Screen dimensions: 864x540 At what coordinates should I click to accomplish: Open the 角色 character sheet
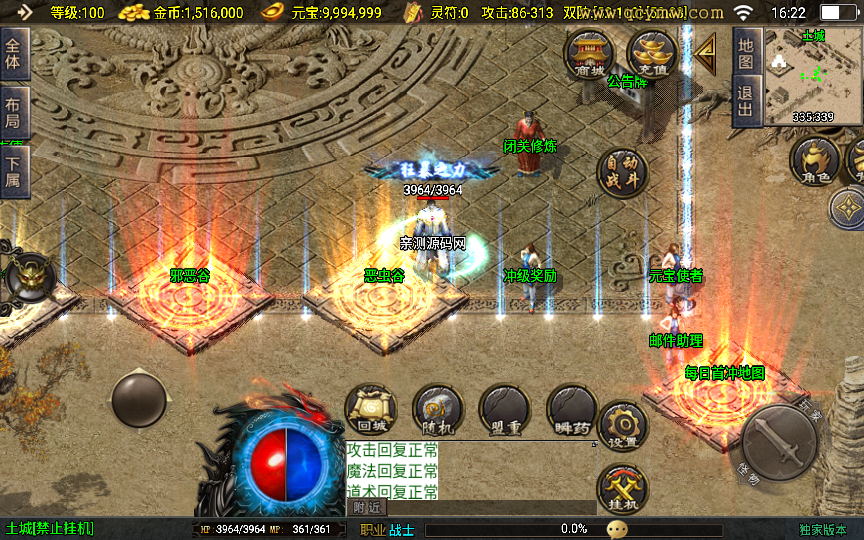pos(814,162)
